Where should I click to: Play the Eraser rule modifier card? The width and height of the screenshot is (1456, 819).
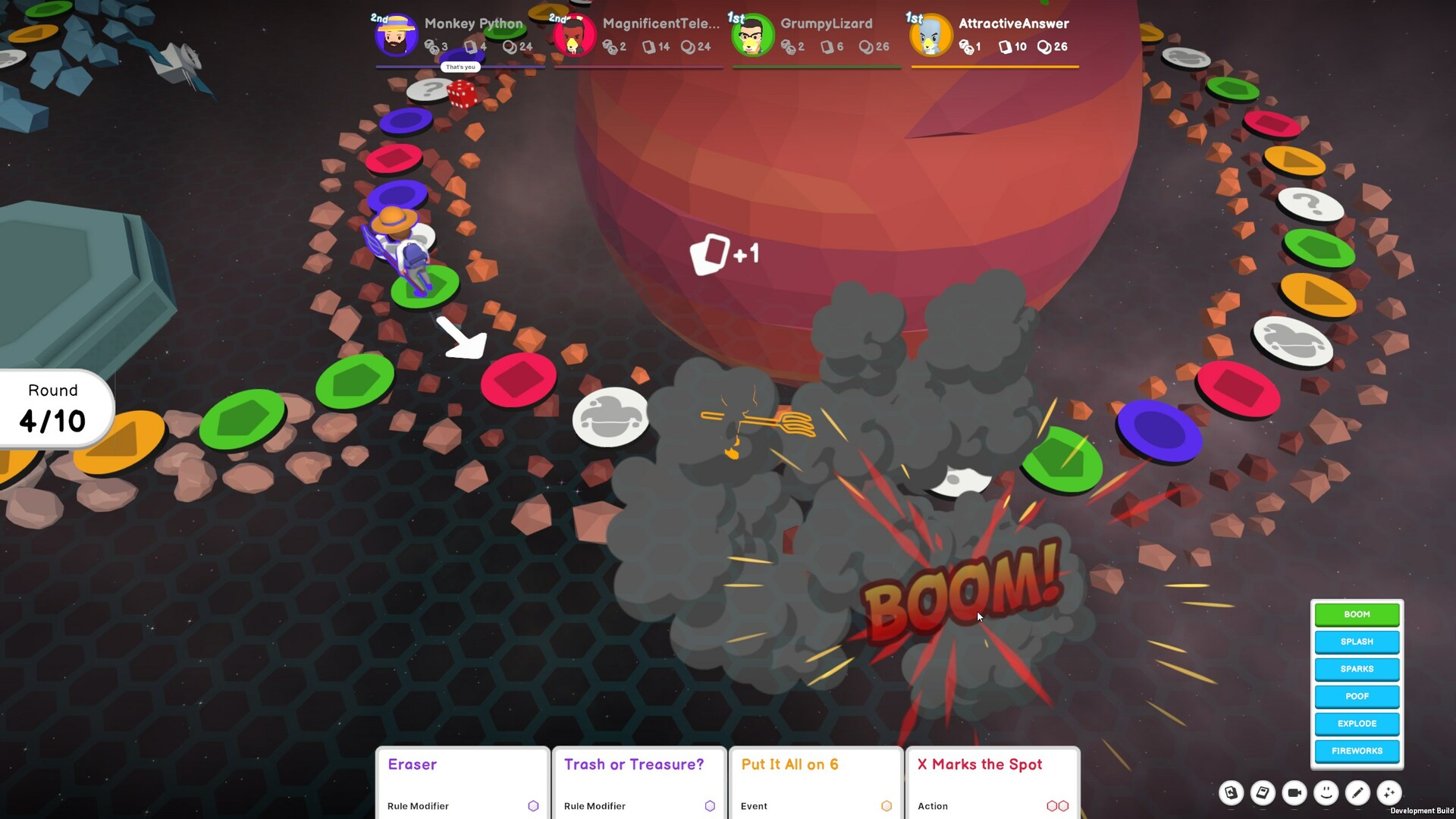pos(463,781)
